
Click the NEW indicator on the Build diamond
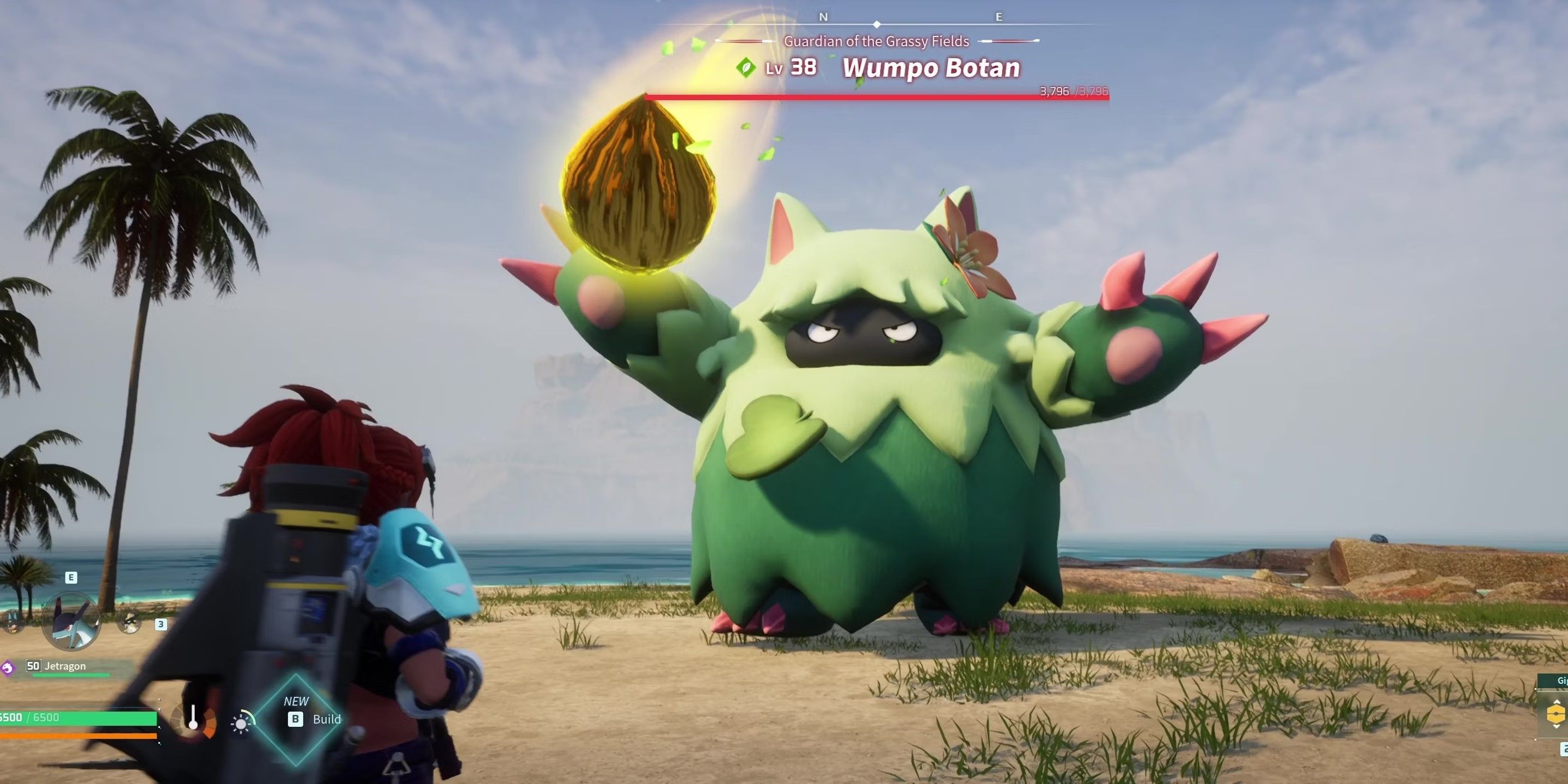point(296,700)
